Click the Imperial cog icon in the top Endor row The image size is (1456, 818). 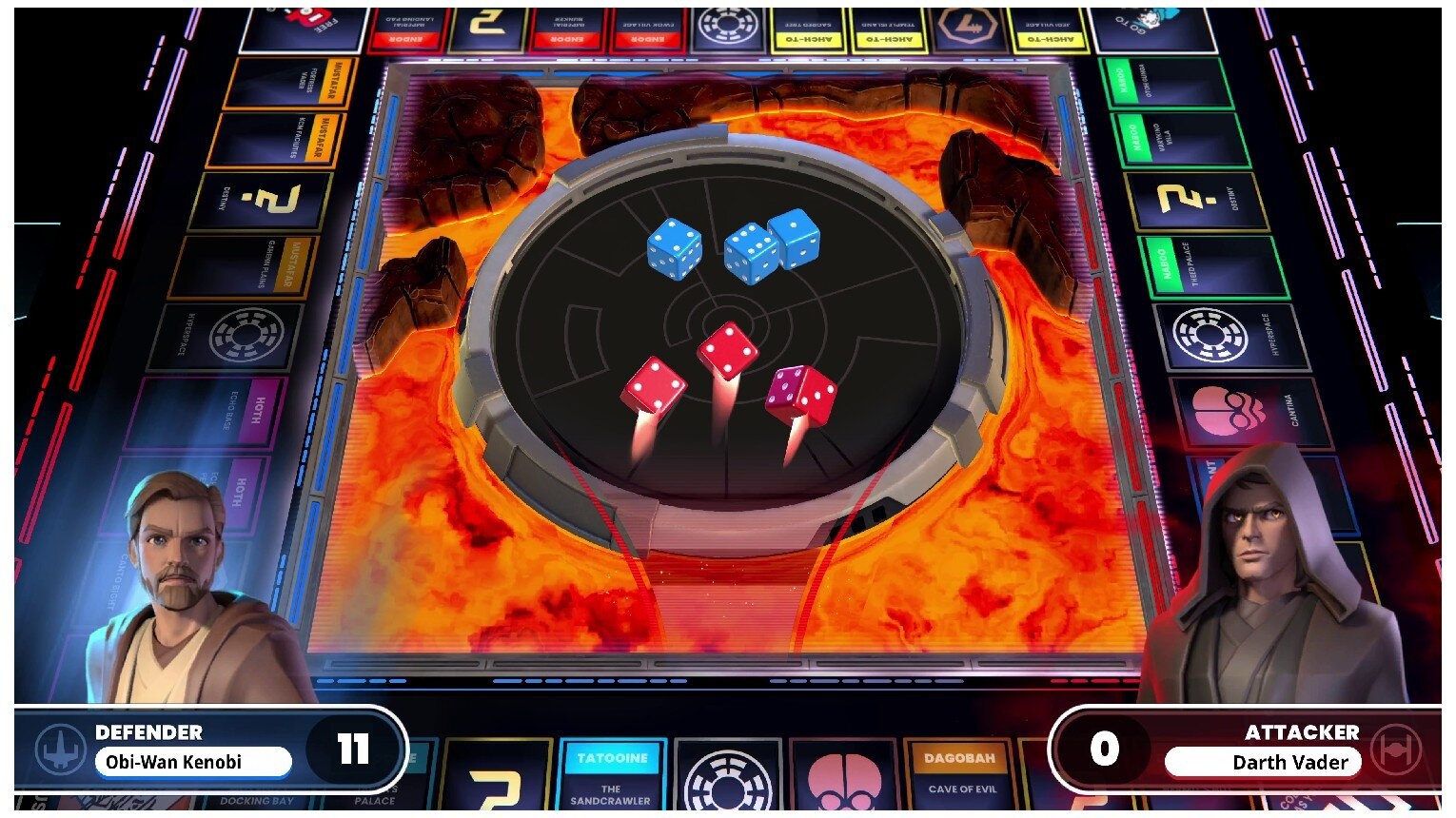[x=728, y=26]
